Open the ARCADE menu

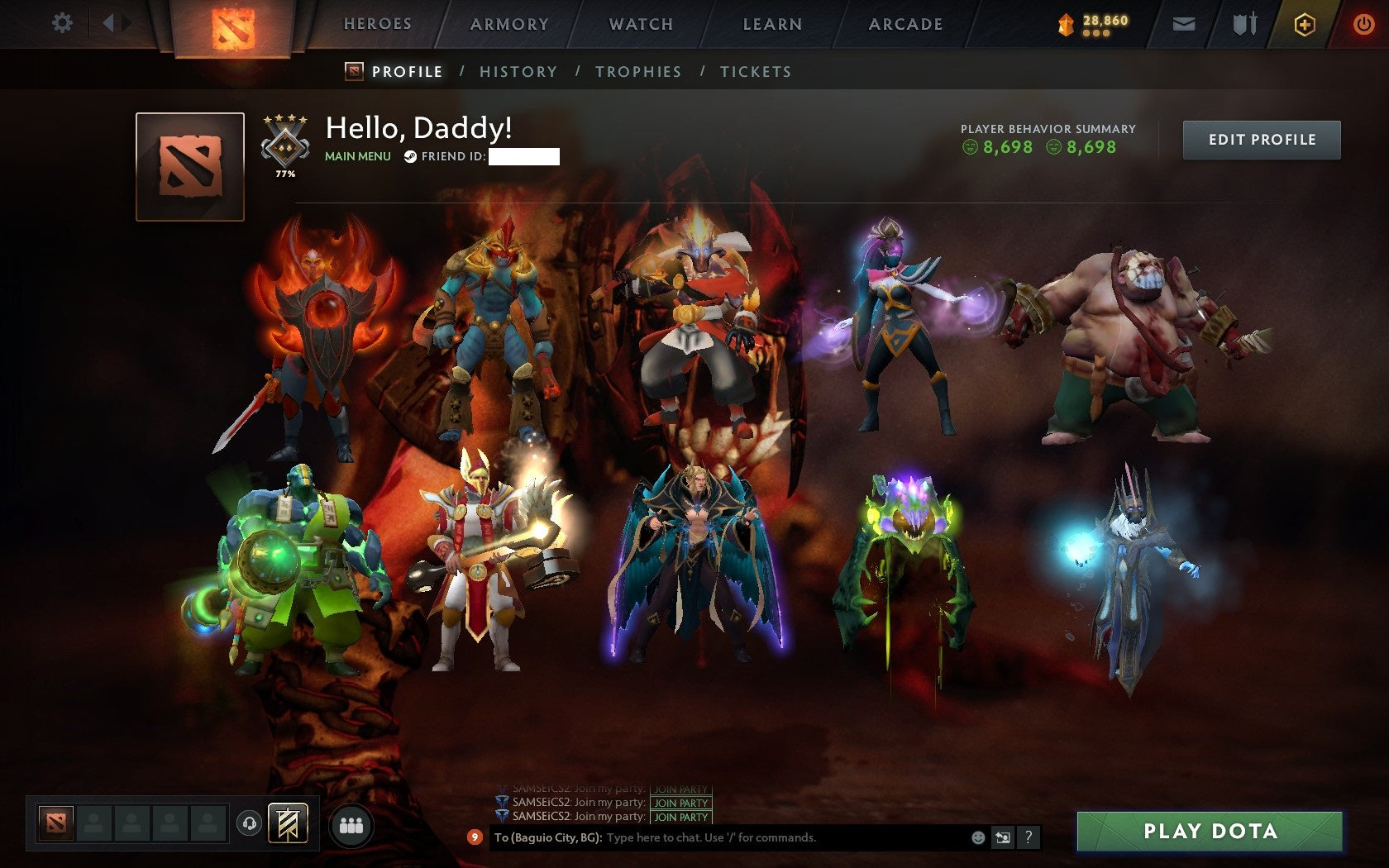pyautogui.click(x=904, y=24)
